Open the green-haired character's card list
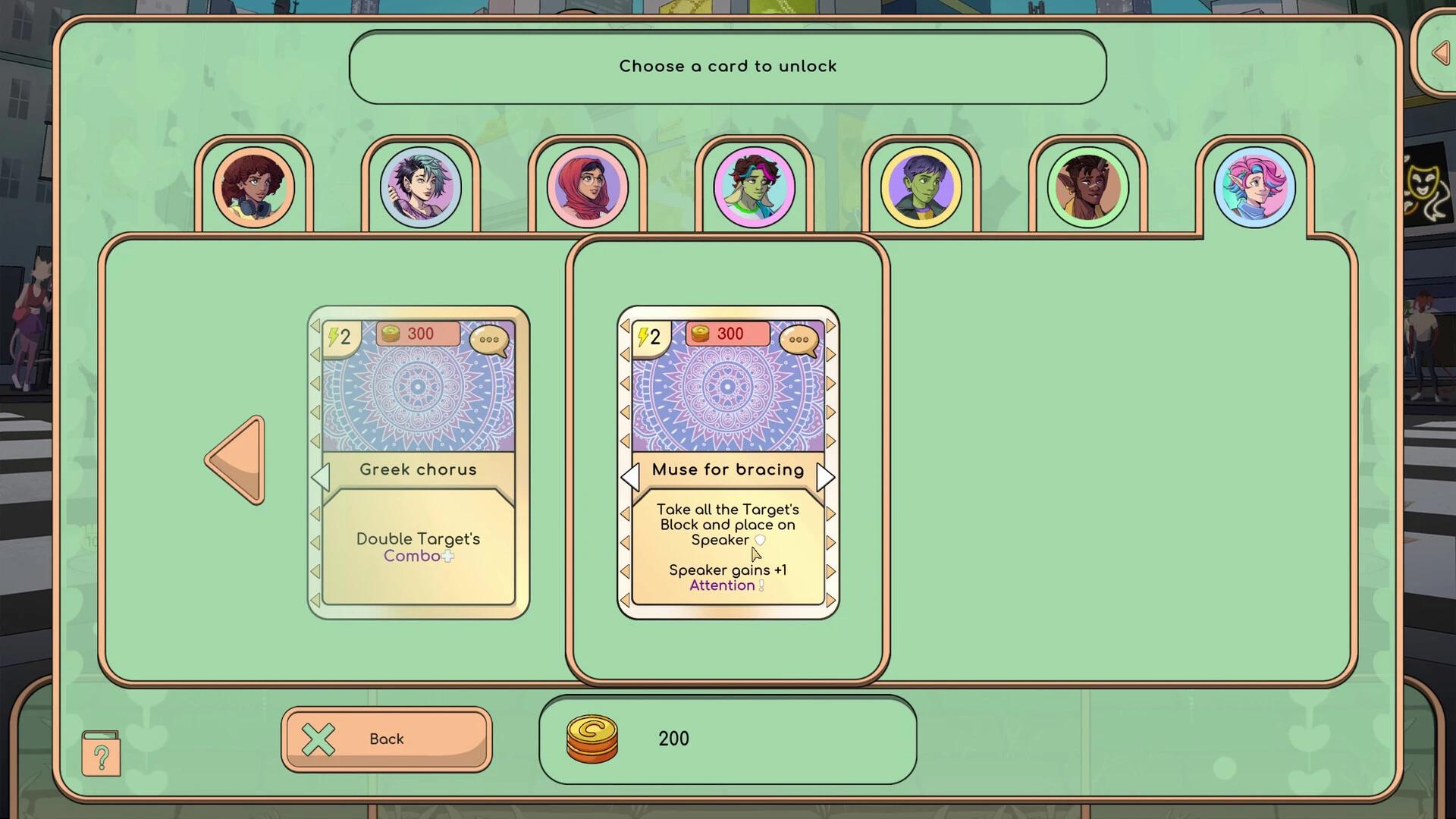 click(755, 186)
